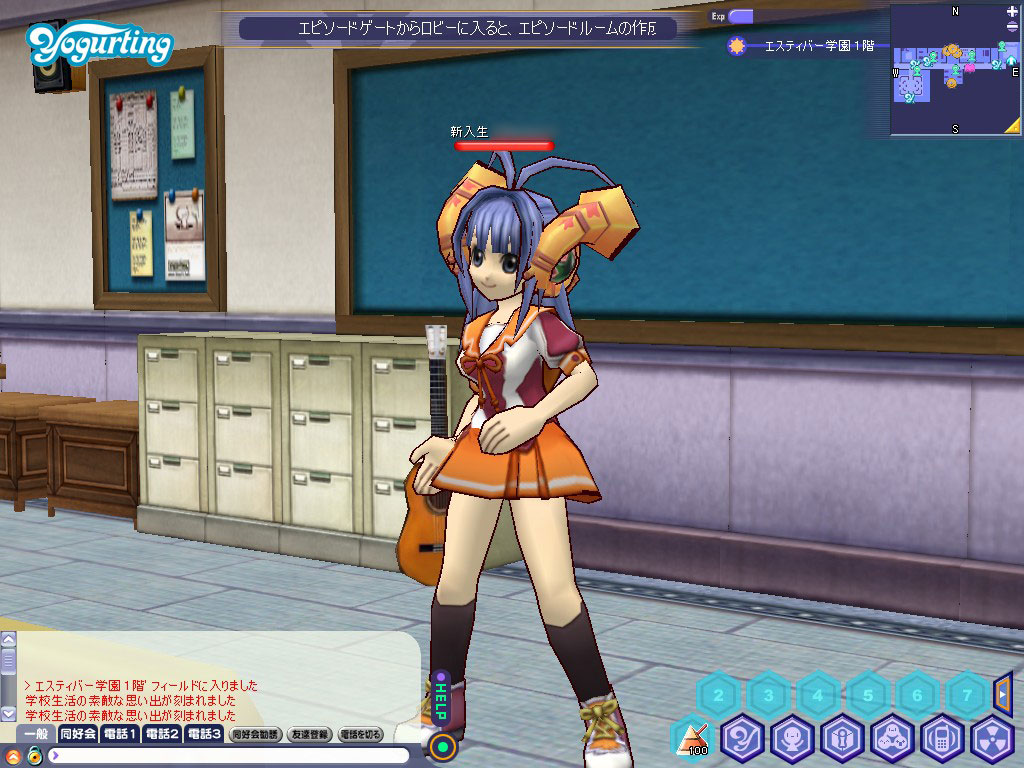Click the 同好会勧誘 button

(254, 734)
